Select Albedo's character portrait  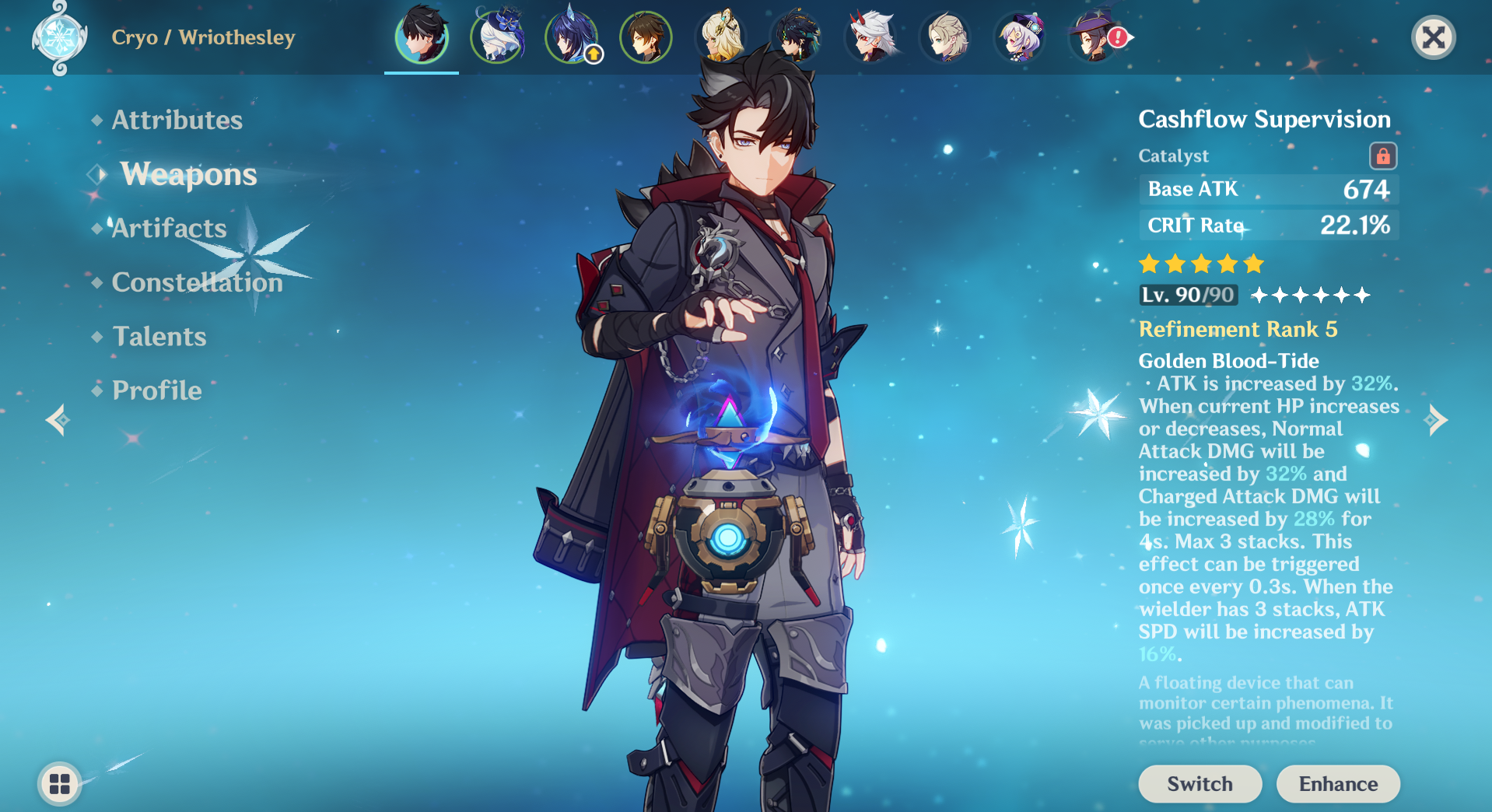tap(944, 37)
